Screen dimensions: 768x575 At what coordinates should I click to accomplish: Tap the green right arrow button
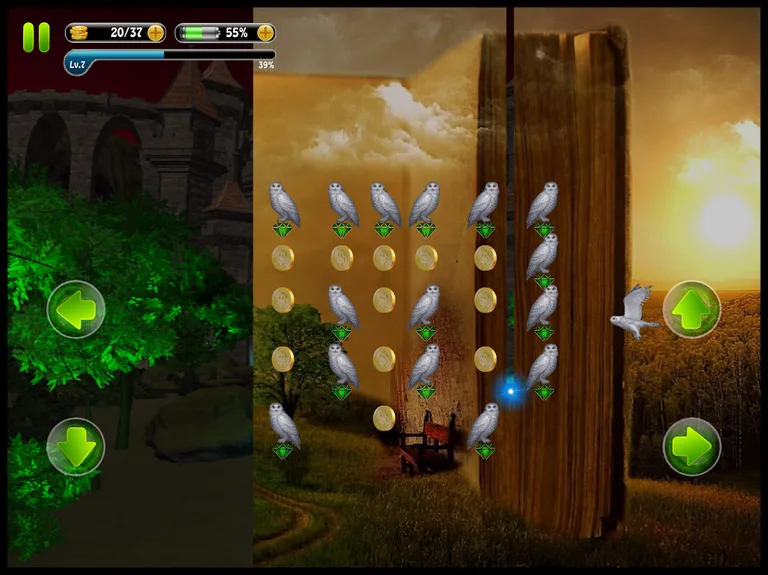point(691,446)
